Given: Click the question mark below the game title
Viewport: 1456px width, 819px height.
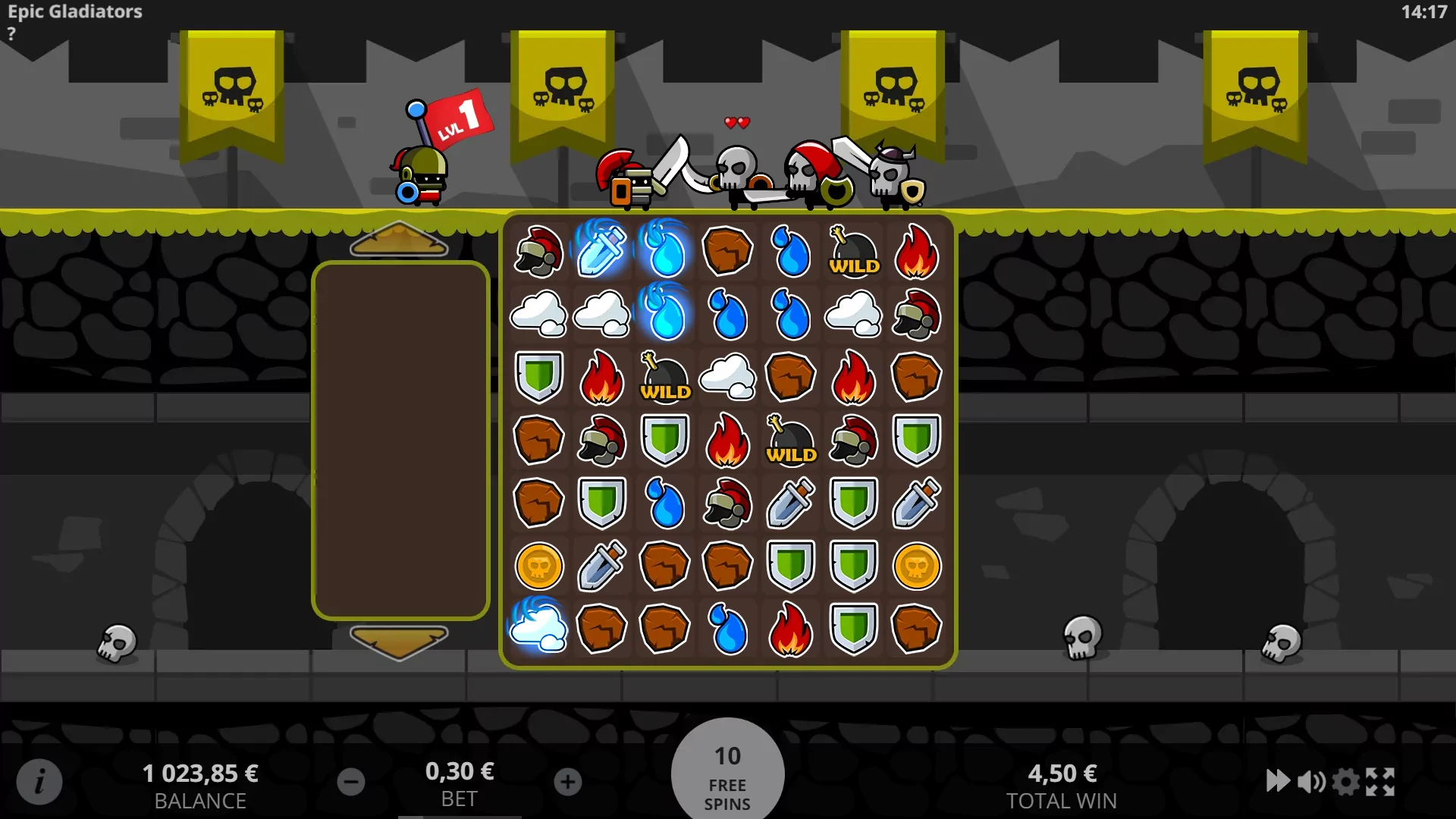Looking at the screenshot, I should [x=11, y=33].
